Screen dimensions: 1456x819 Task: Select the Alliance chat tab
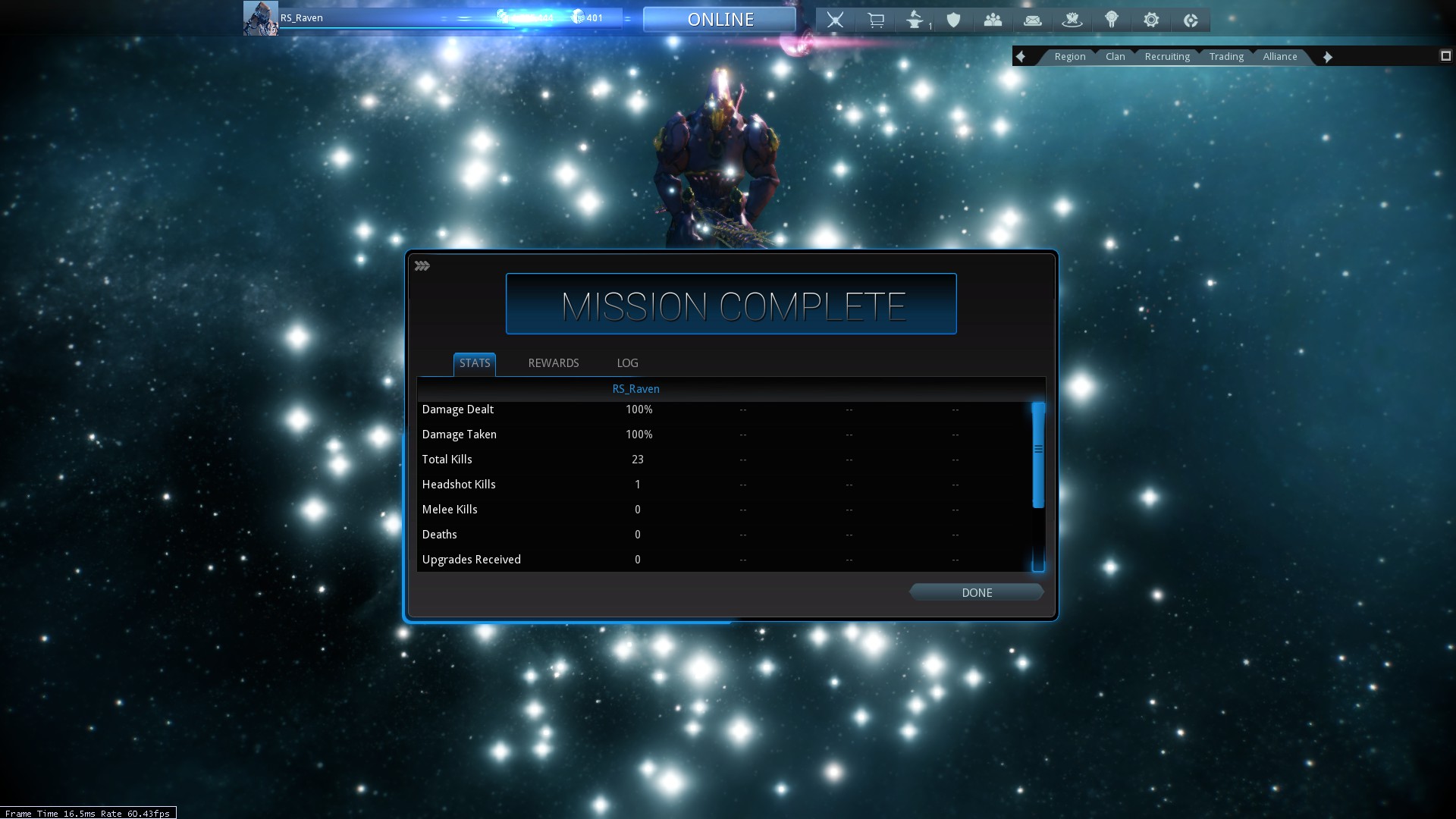click(x=1279, y=57)
